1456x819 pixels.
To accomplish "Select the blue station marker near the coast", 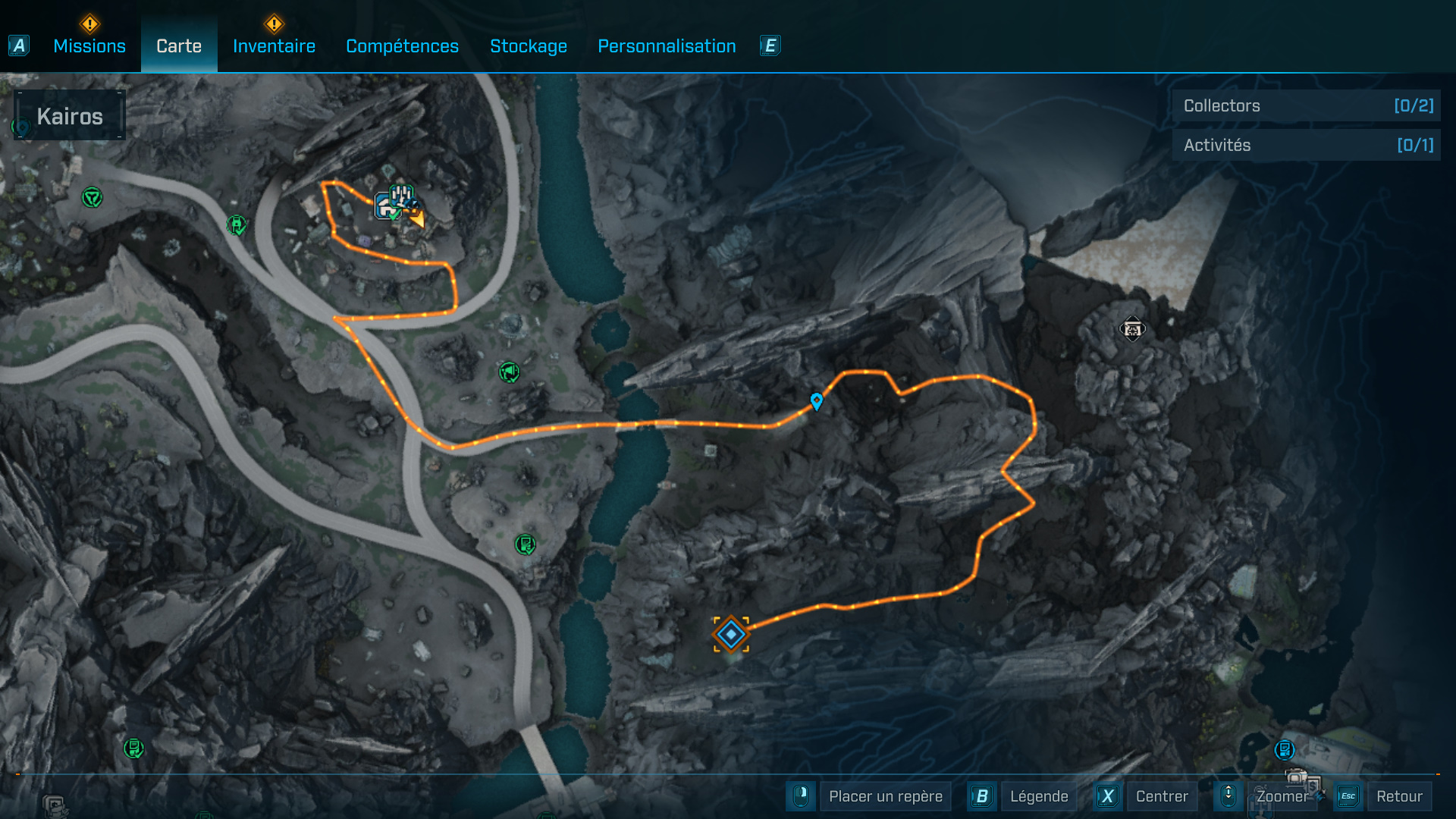I will pos(1284,750).
